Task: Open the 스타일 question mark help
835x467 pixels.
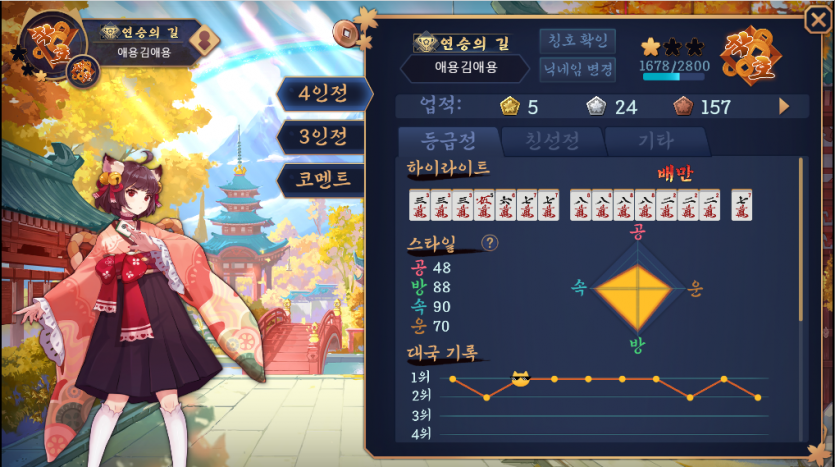Action: click(x=489, y=242)
